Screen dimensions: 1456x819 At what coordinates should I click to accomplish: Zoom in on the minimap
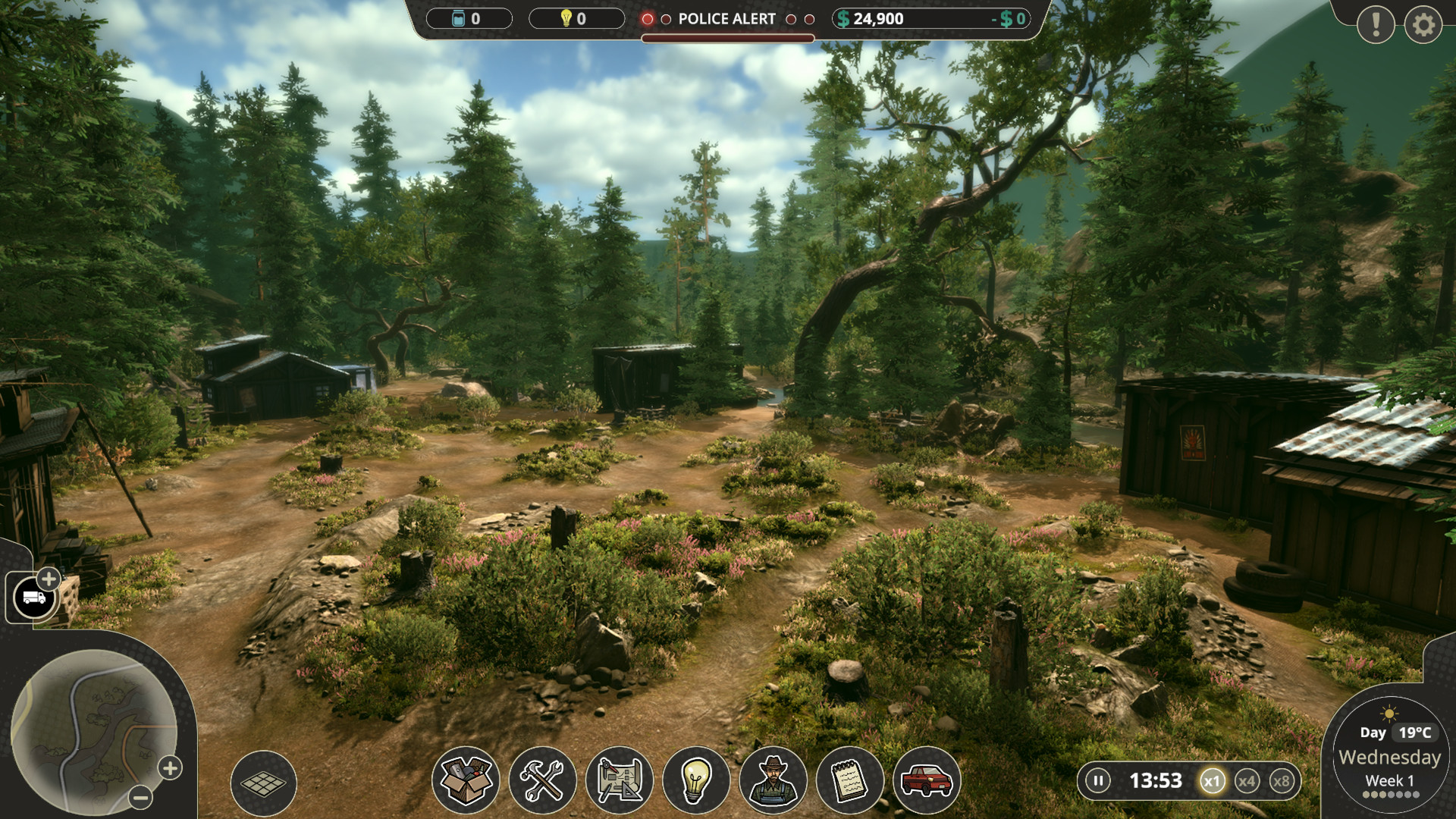click(170, 768)
